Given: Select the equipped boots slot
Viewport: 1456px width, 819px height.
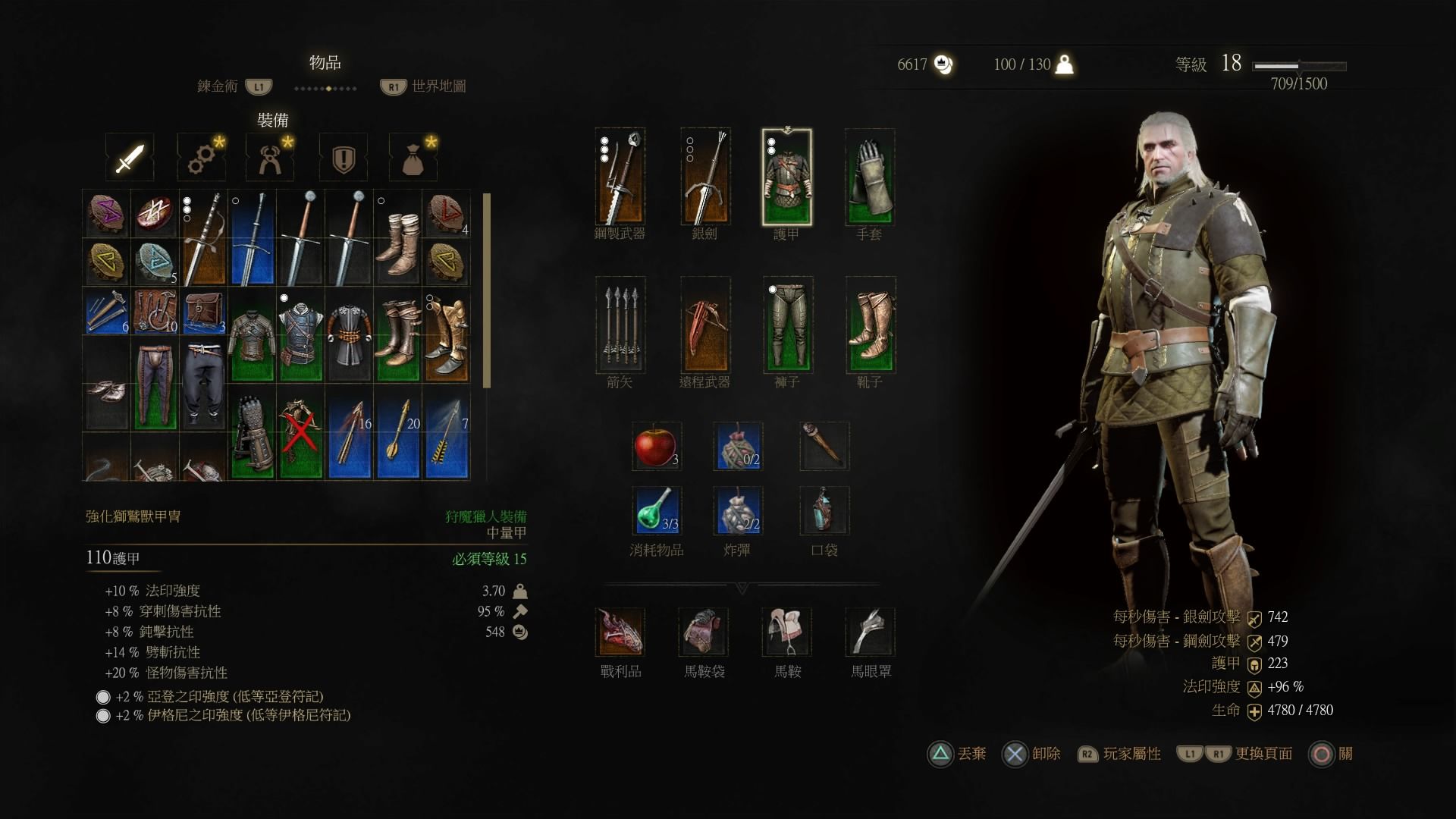Looking at the screenshot, I should [870, 325].
